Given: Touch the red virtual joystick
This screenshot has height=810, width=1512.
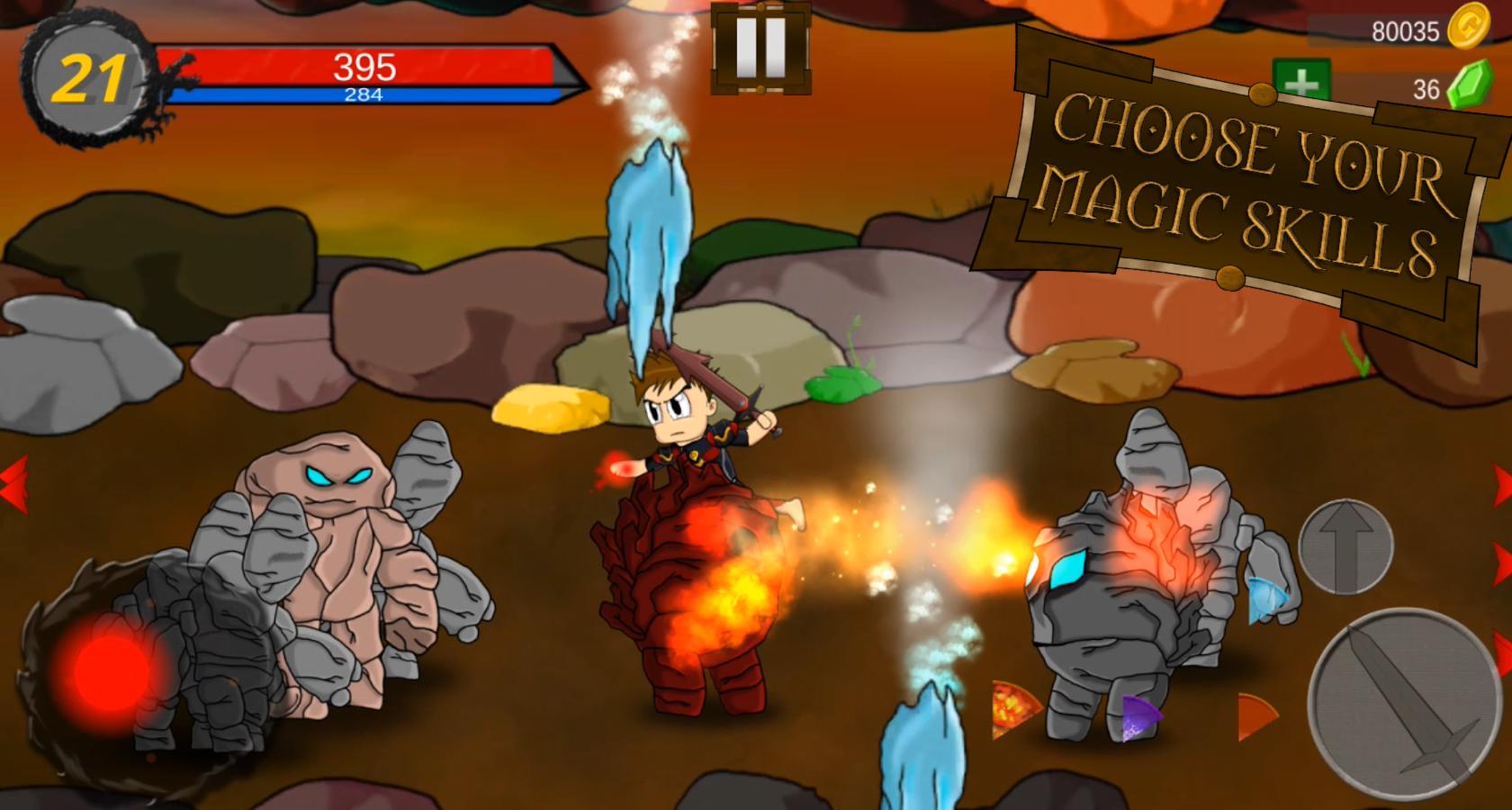Looking at the screenshot, I should click(x=111, y=670).
